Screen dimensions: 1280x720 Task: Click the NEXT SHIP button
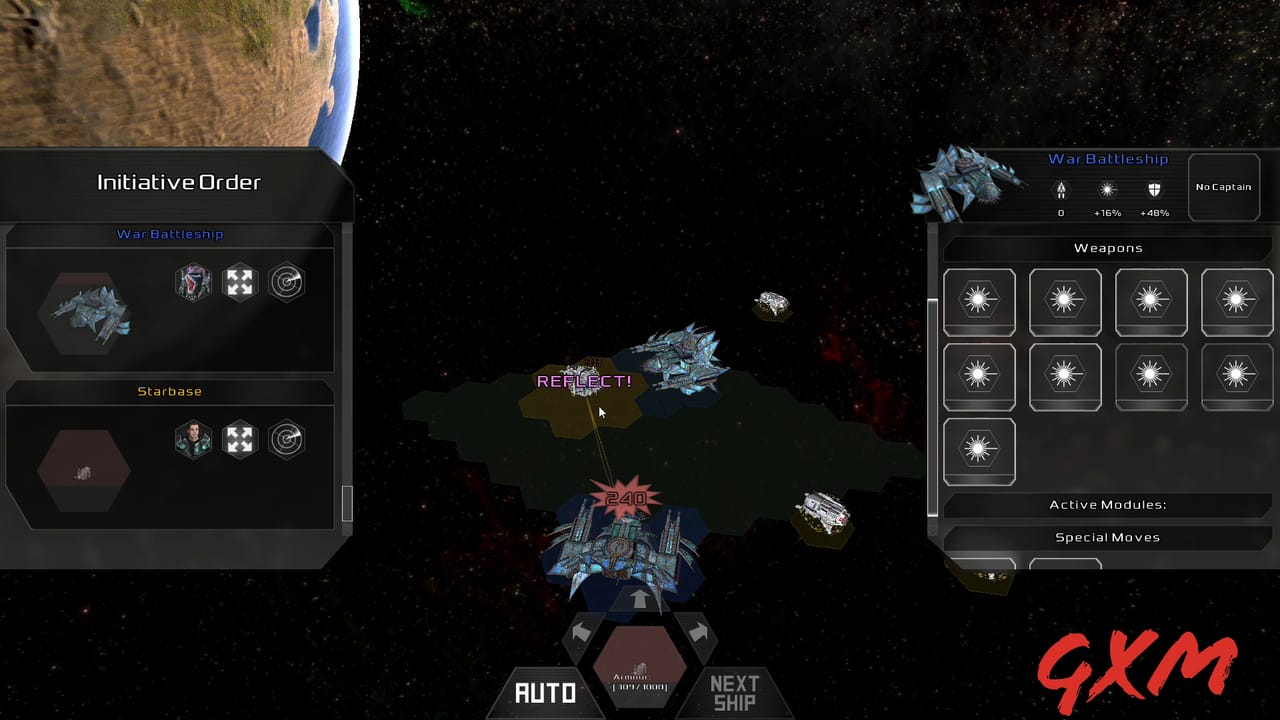(x=734, y=692)
